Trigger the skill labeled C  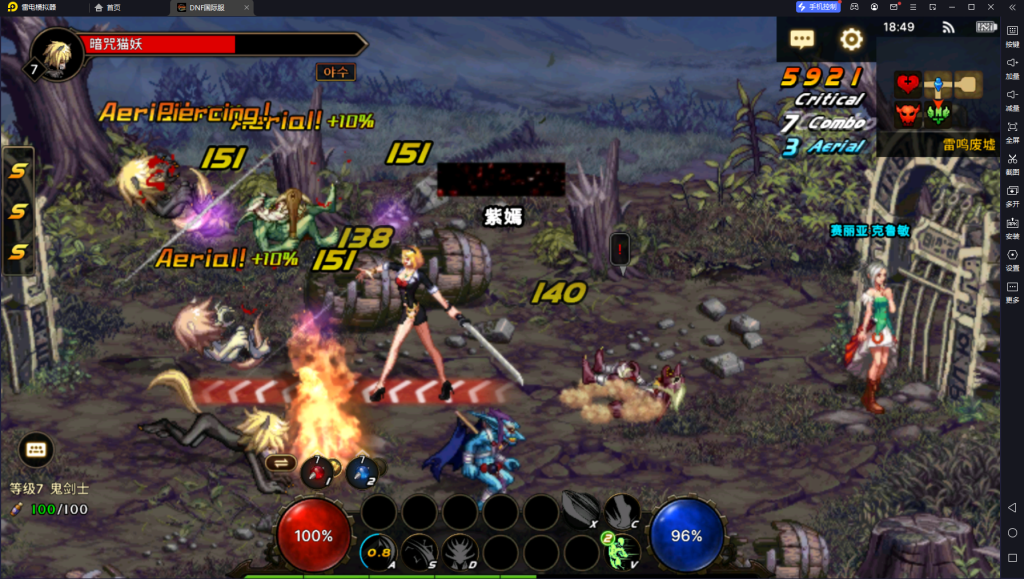coord(621,511)
